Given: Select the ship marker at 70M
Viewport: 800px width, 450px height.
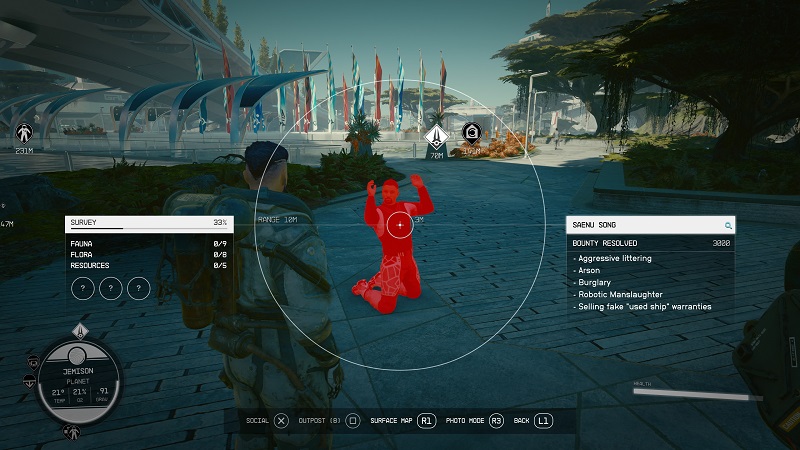Looking at the screenshot, I should tap(436, 136).
